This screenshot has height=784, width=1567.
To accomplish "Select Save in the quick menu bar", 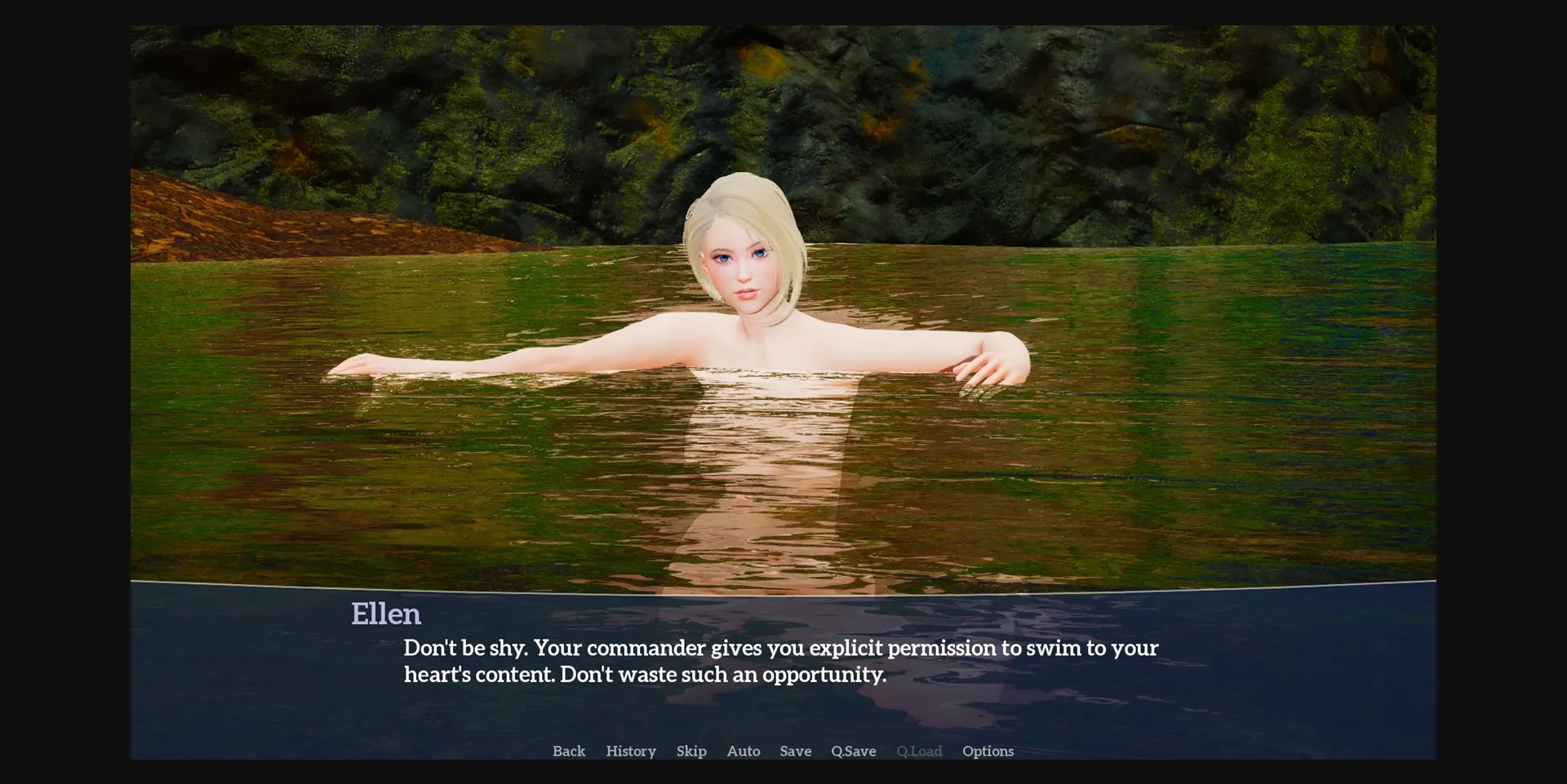I will click(x=795, y=751).
